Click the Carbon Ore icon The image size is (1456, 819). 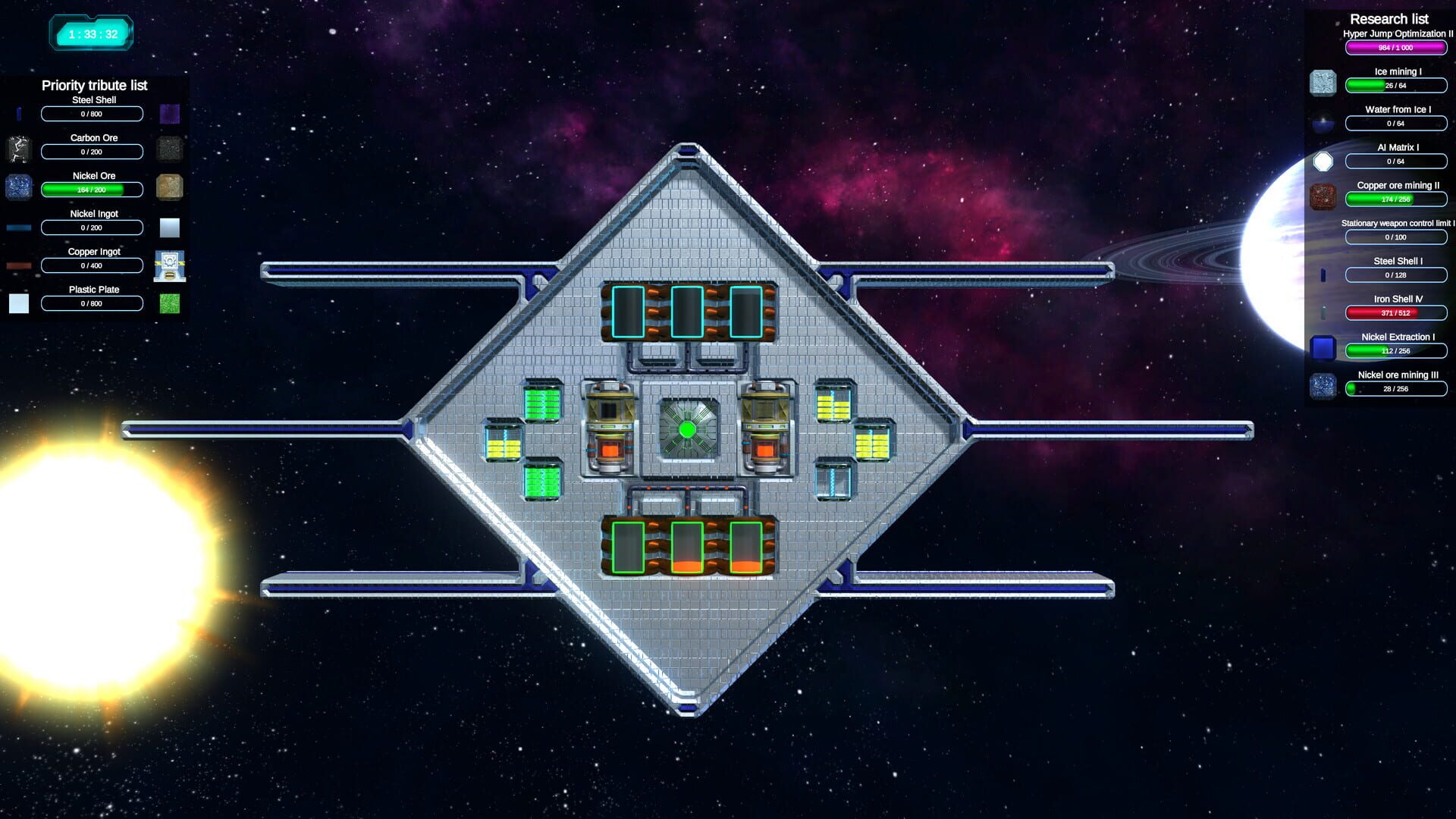coord(19,149)
